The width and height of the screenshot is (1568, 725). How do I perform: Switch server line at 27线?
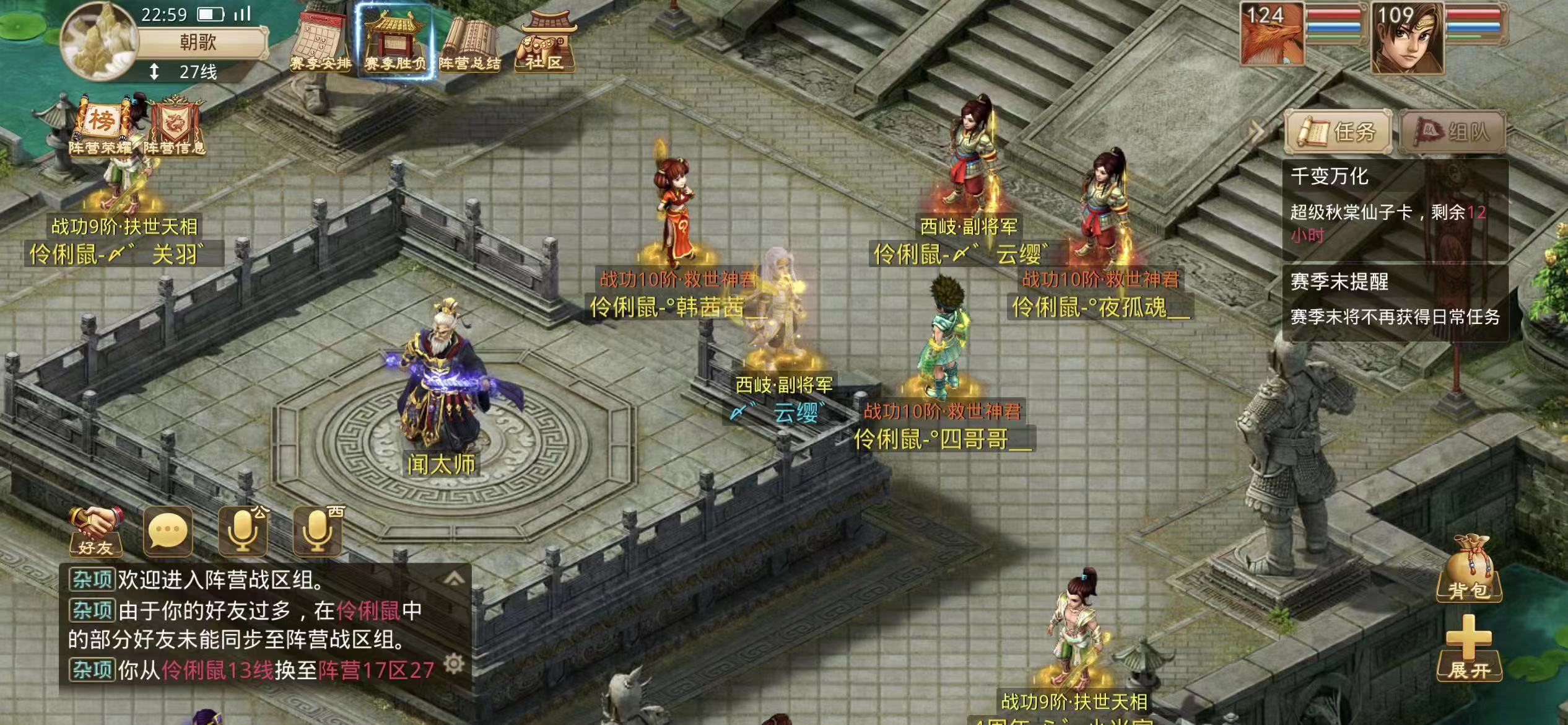click(x=186, y=72)
